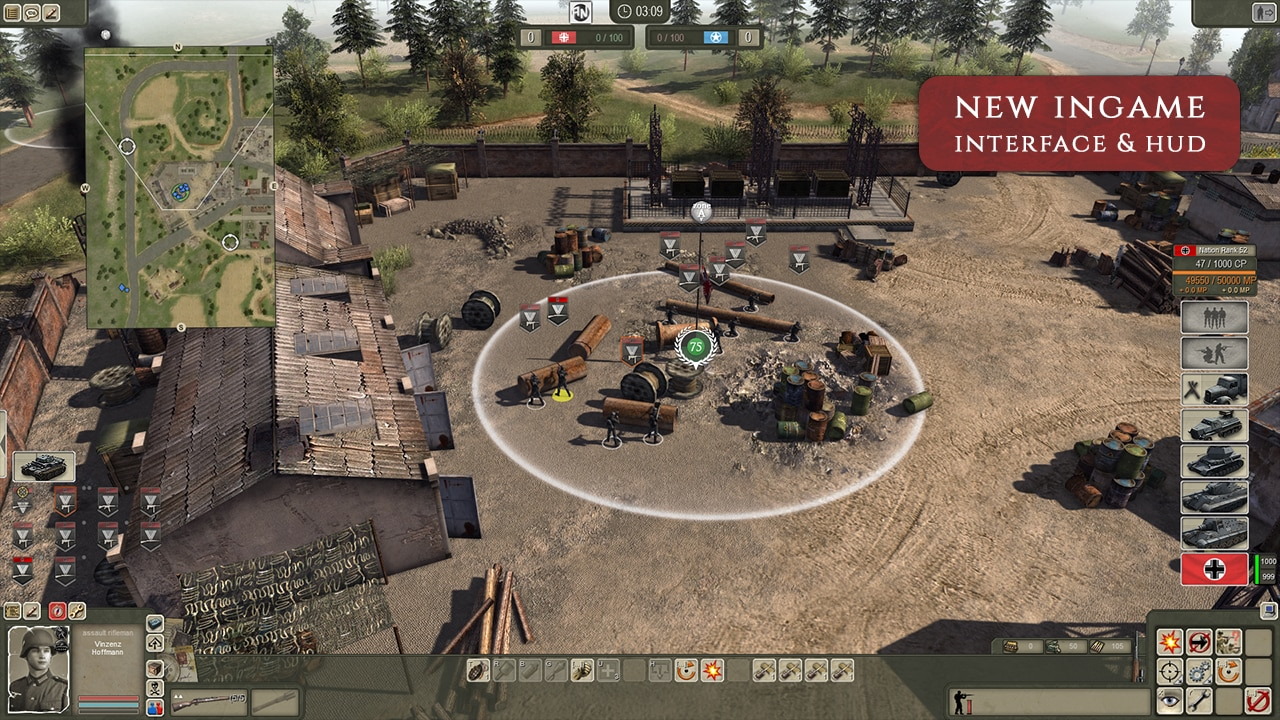
Task: Click the skull and crossbones icon
Action: pos(155,688)
